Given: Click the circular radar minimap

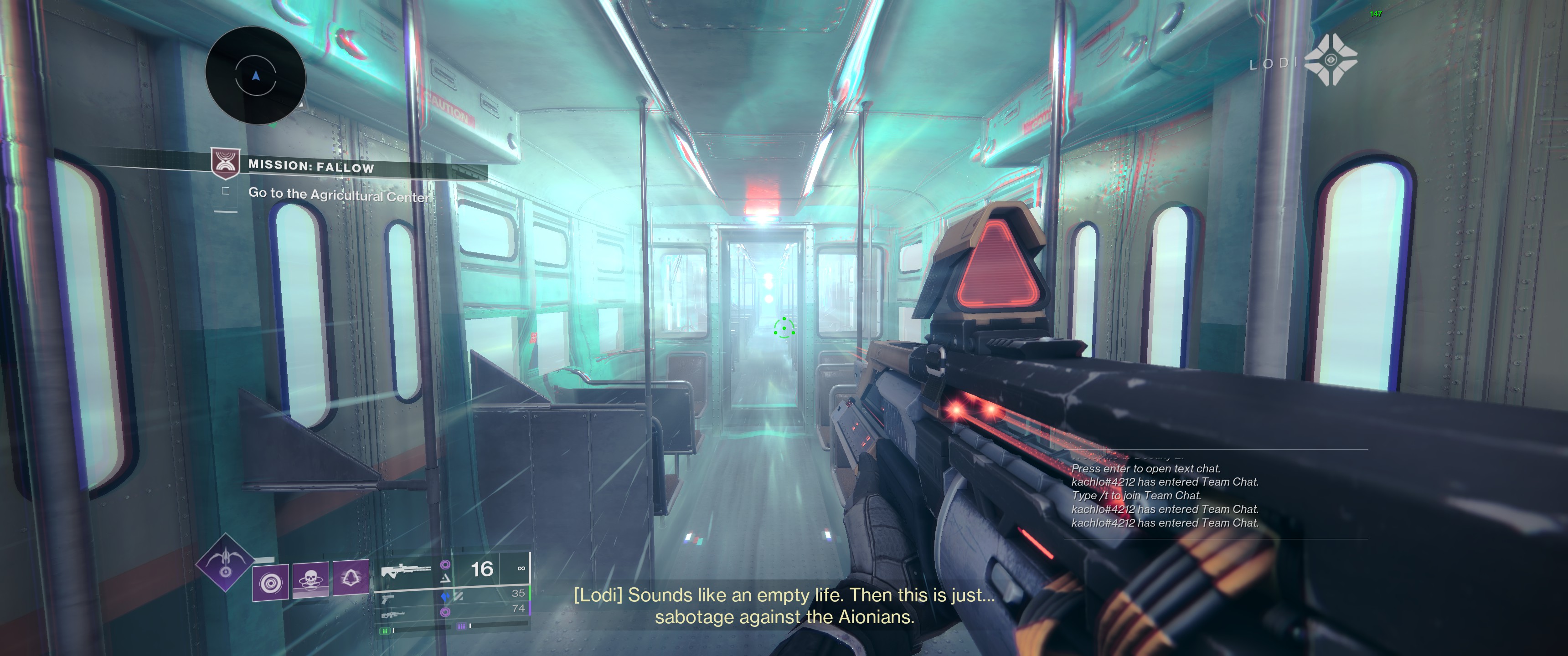Looking at the screenshot, I should tap(256, 76).
